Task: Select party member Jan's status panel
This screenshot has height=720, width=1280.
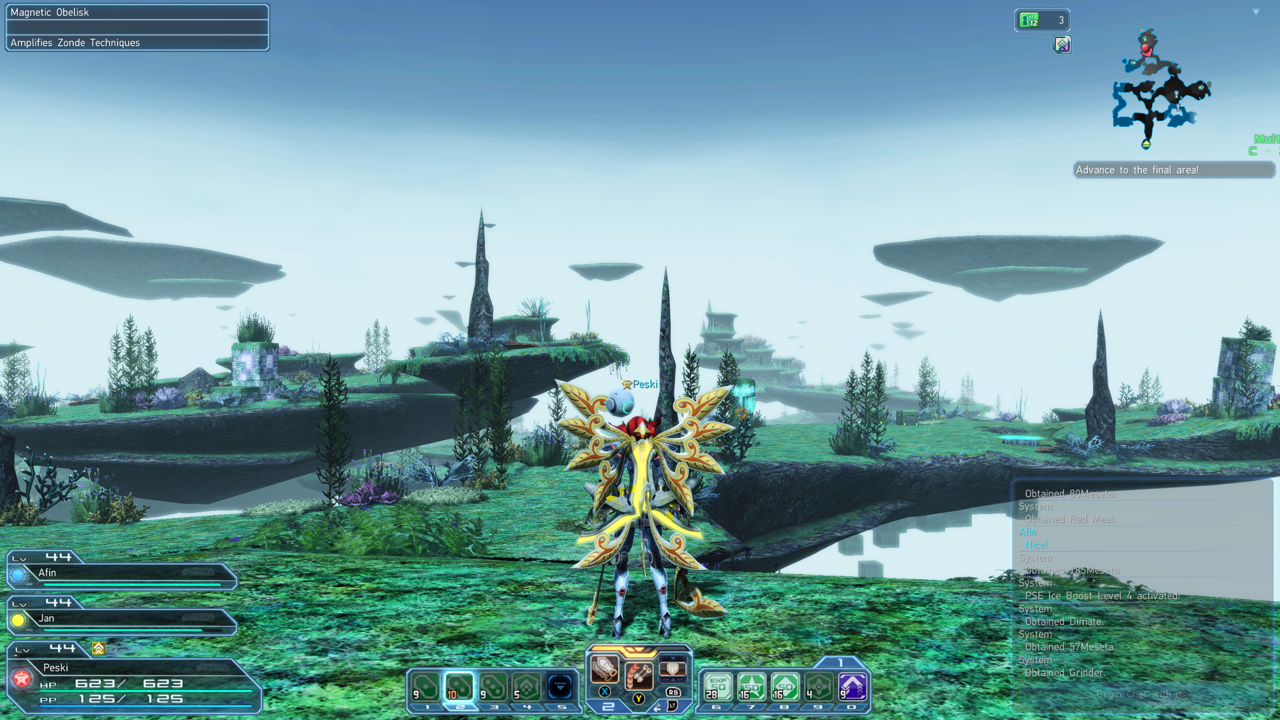Action: [121, 621]
